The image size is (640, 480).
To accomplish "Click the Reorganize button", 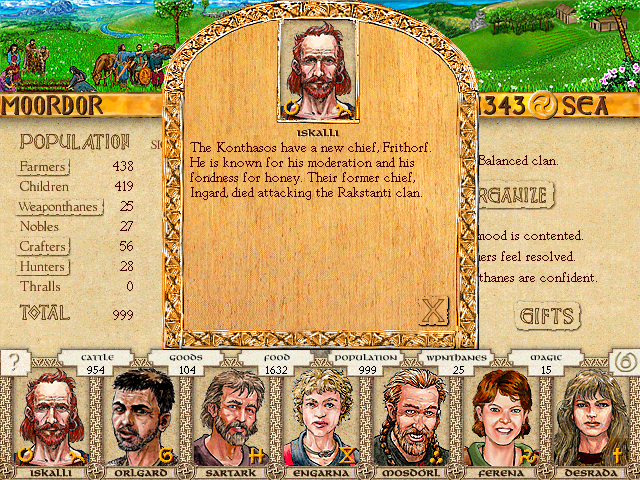I will point(514,193).
